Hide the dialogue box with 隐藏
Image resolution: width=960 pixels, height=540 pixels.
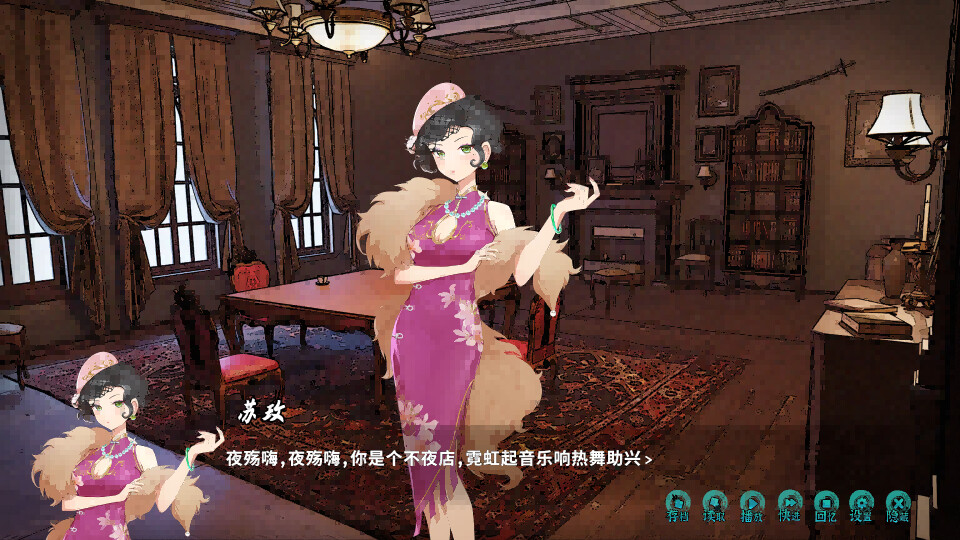pos(898,506)
